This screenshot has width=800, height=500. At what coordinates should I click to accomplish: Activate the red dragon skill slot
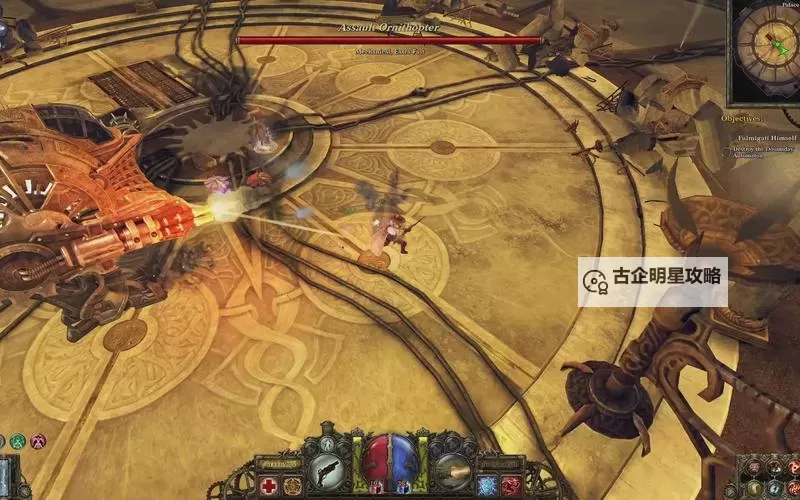pyautogui.click(x=513, y=486)
